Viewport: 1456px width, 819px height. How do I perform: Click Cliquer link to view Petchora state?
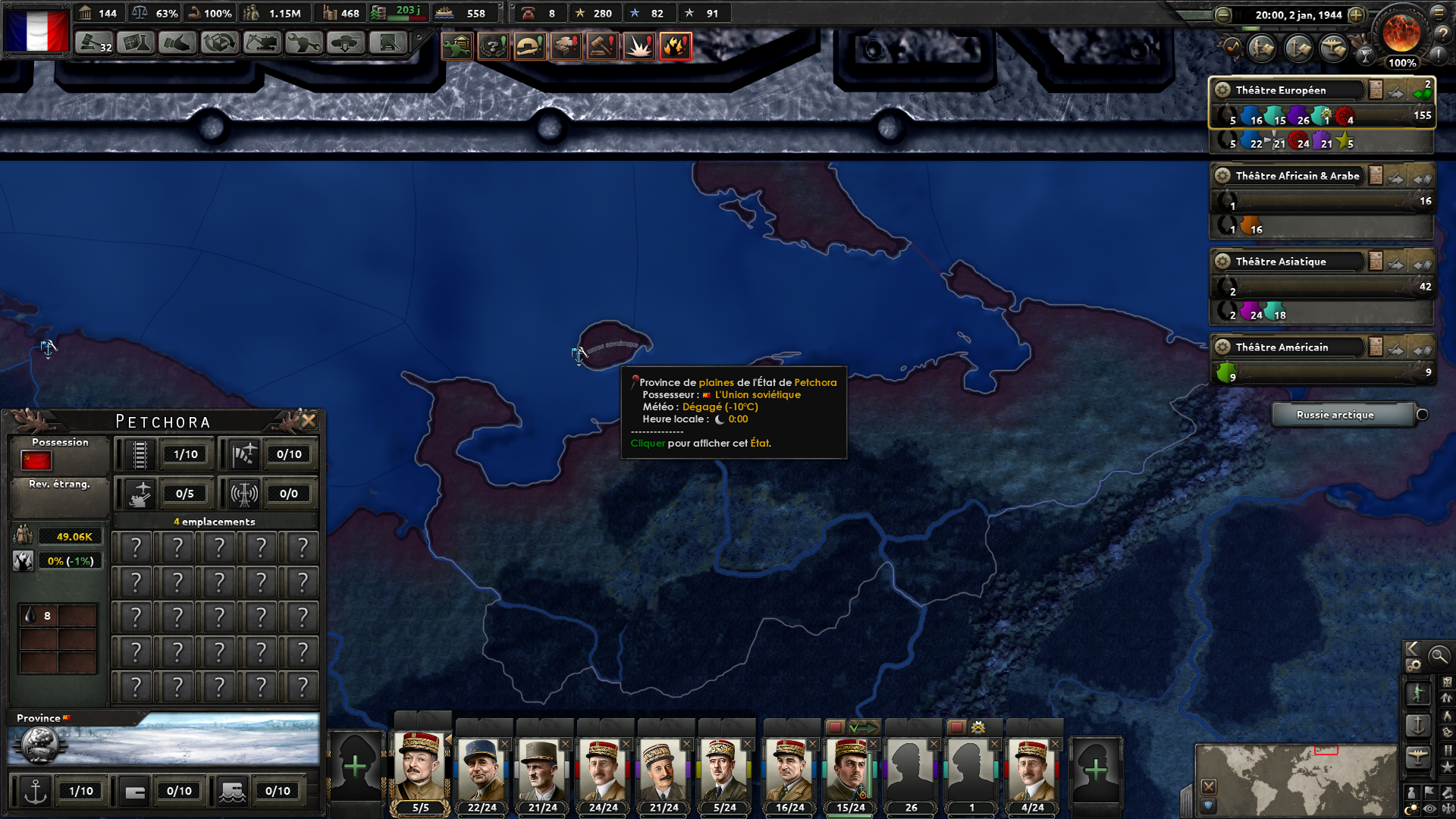647,443
